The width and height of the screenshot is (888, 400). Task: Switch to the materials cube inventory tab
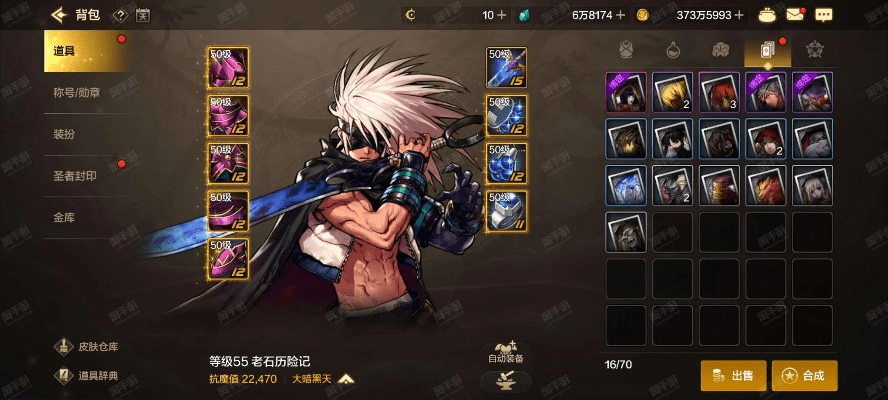pyautogui.click(x=720, y=49)
